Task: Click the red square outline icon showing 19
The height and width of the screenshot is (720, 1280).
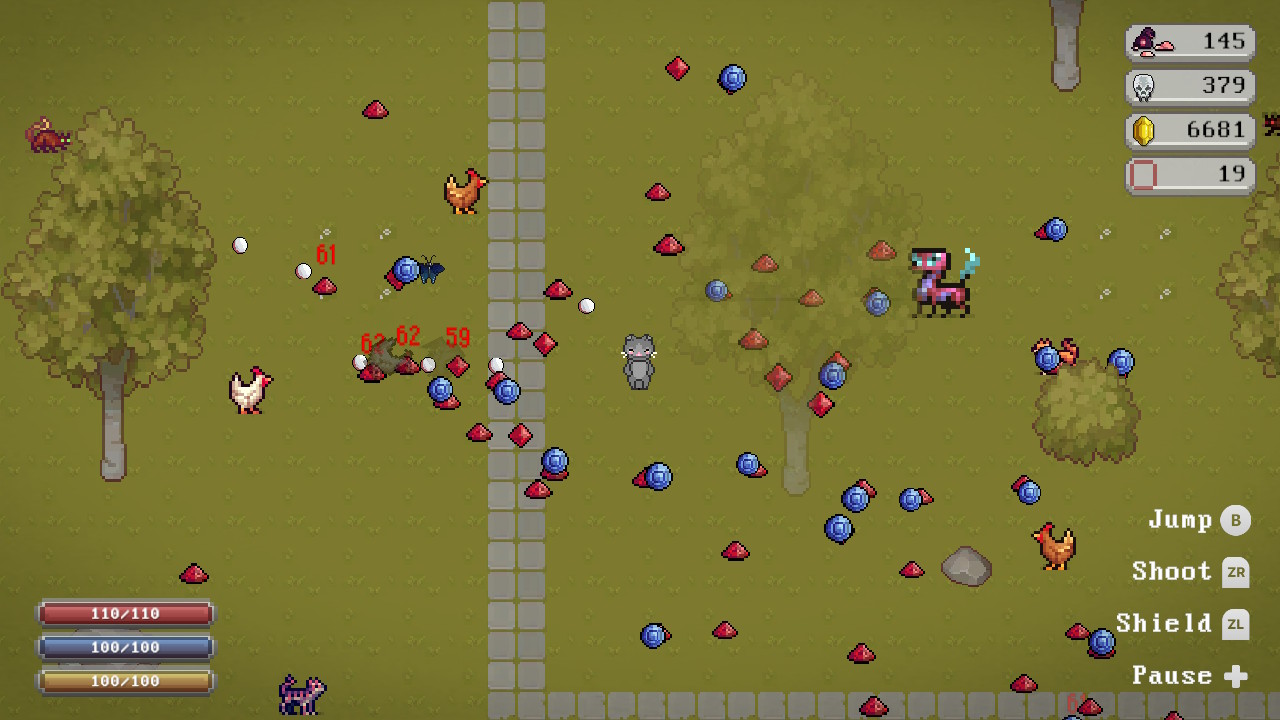Action: 1140,175
